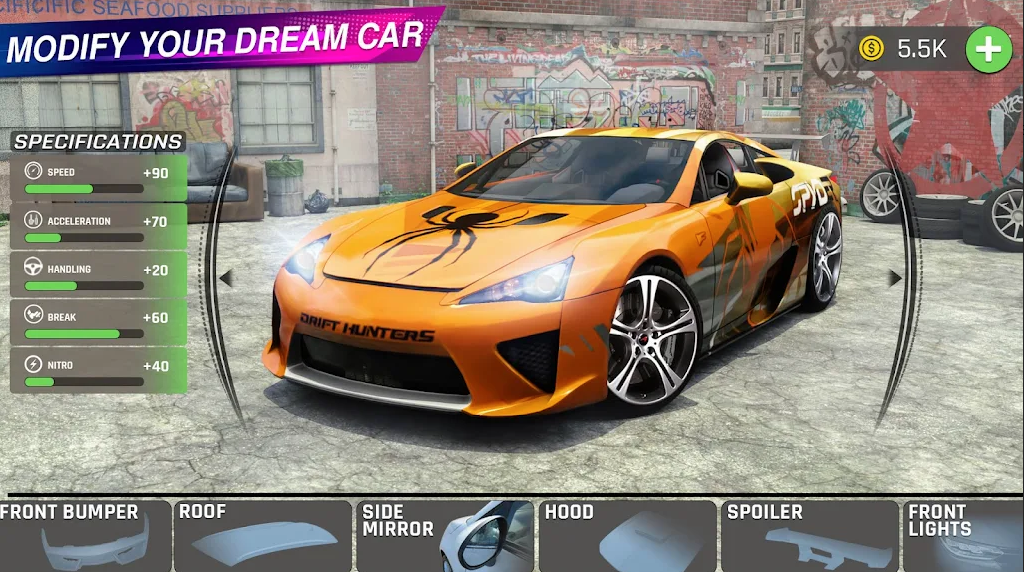Click the left arrow to view previous car

226,278
